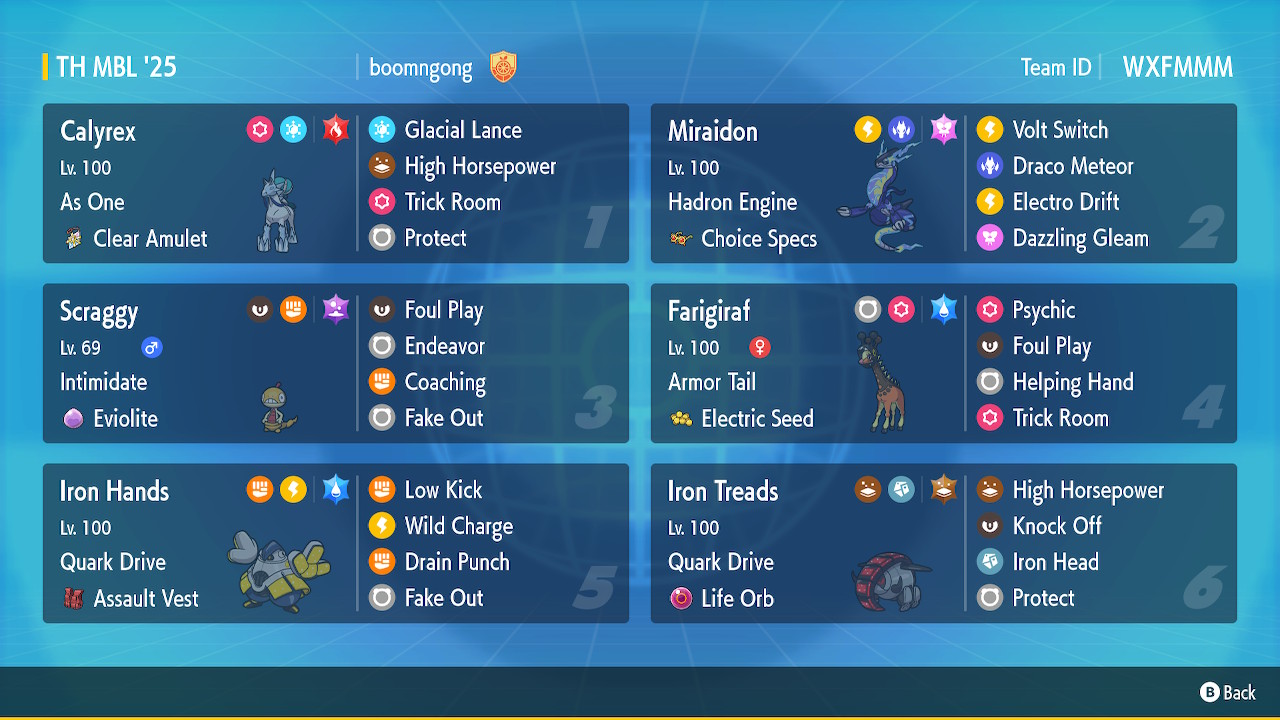This screenshot has height=720, width=1280.
Task: Open the Scraggy team slot
Action: [x=335, y=364]
